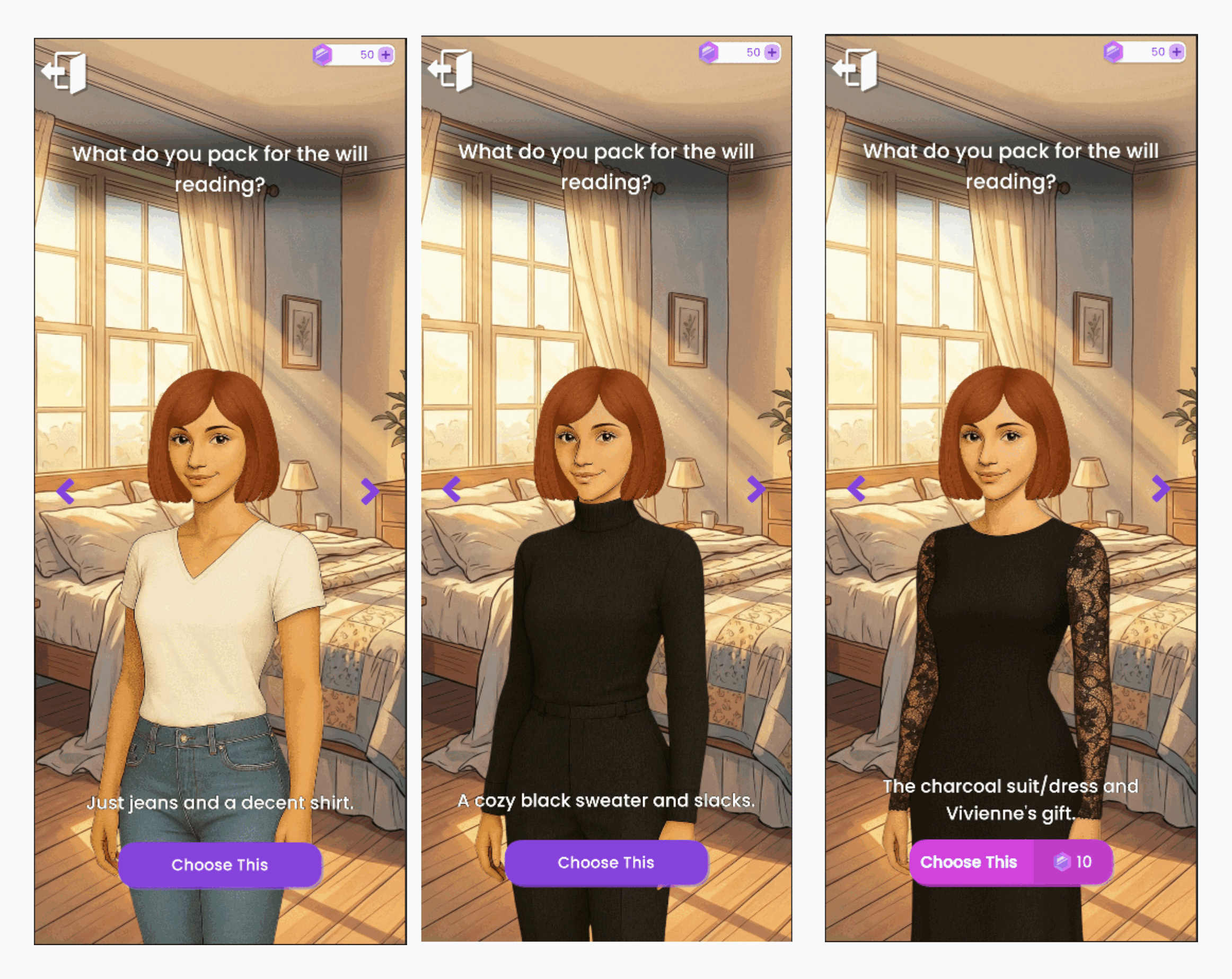The width and height of the screenshot is (1232, 979).
Task: Choose the cozy black sweater and slacks outfit
Action: (x=607, y=863)
